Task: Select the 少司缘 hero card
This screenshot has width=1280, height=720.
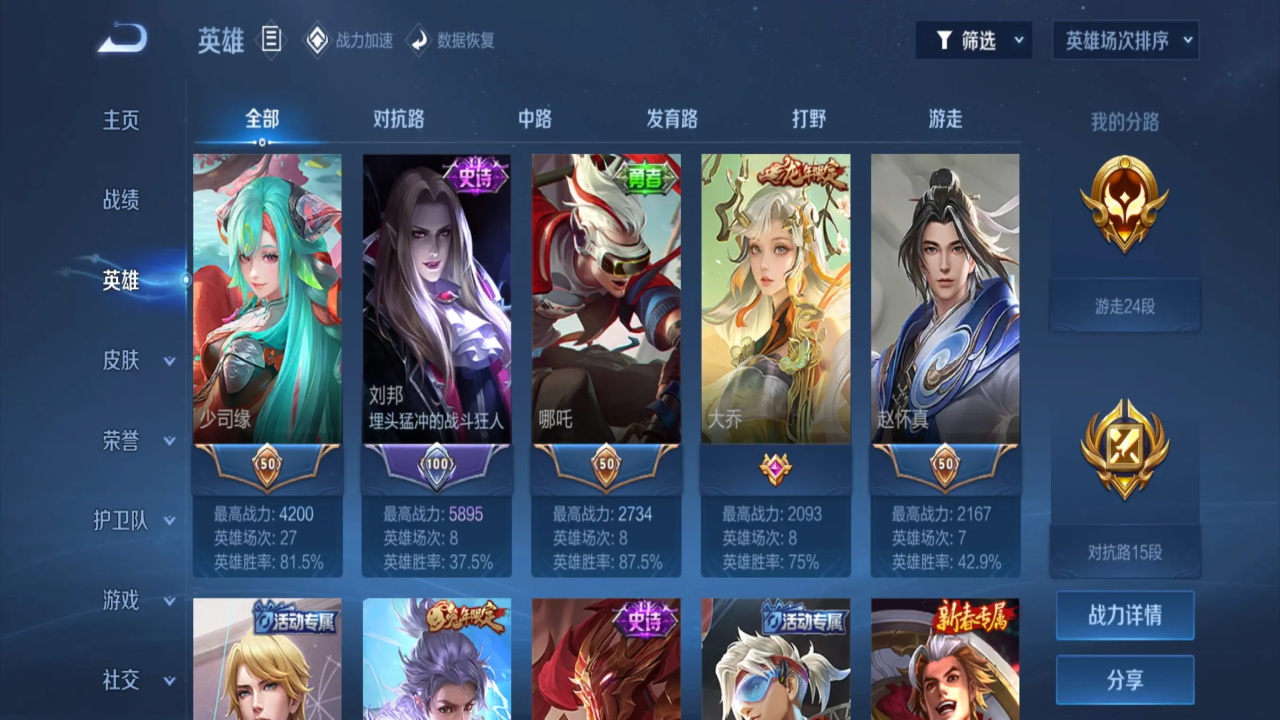Action: 267,298
